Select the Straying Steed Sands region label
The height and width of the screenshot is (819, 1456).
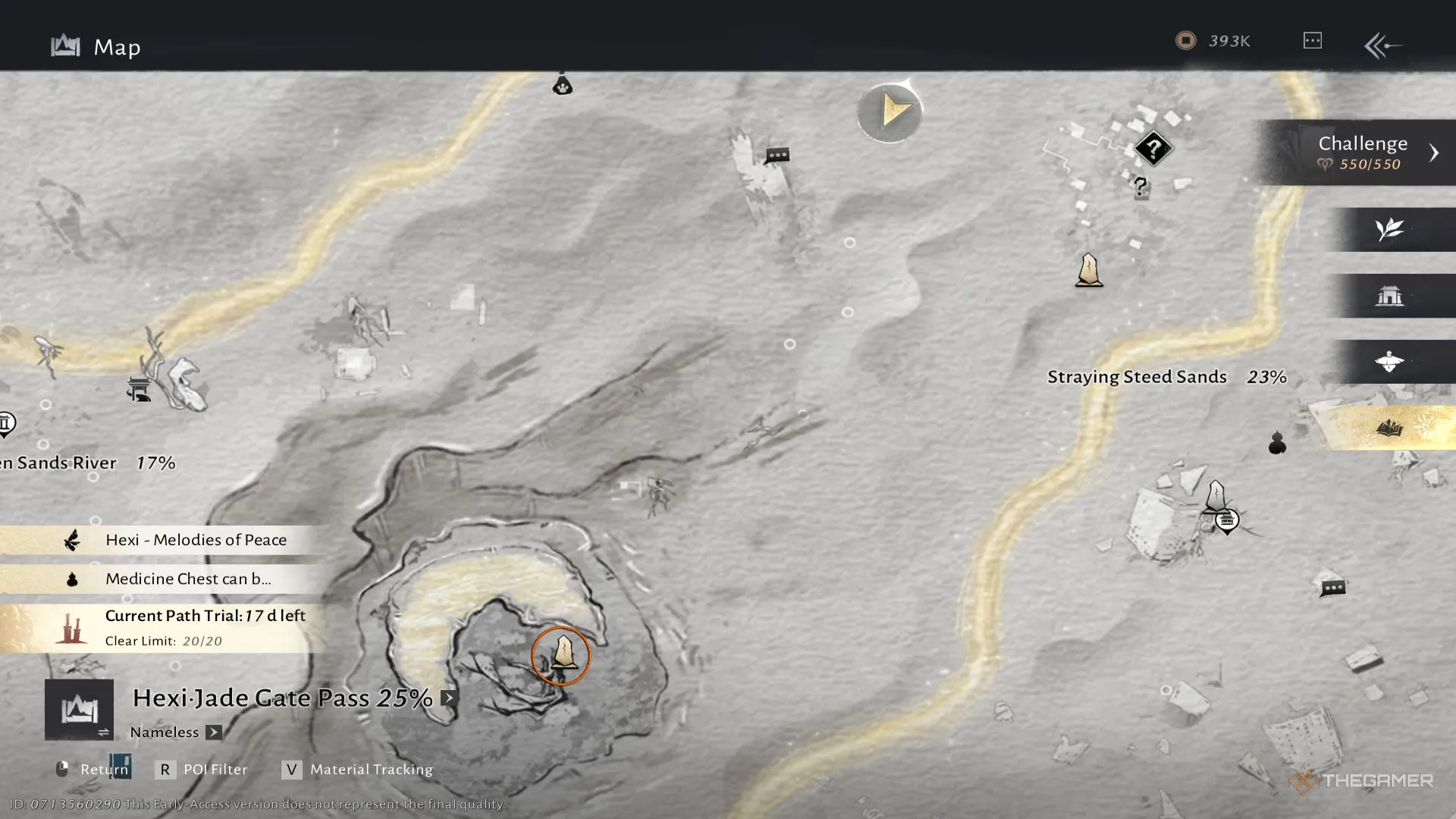tap(1136, 377)
